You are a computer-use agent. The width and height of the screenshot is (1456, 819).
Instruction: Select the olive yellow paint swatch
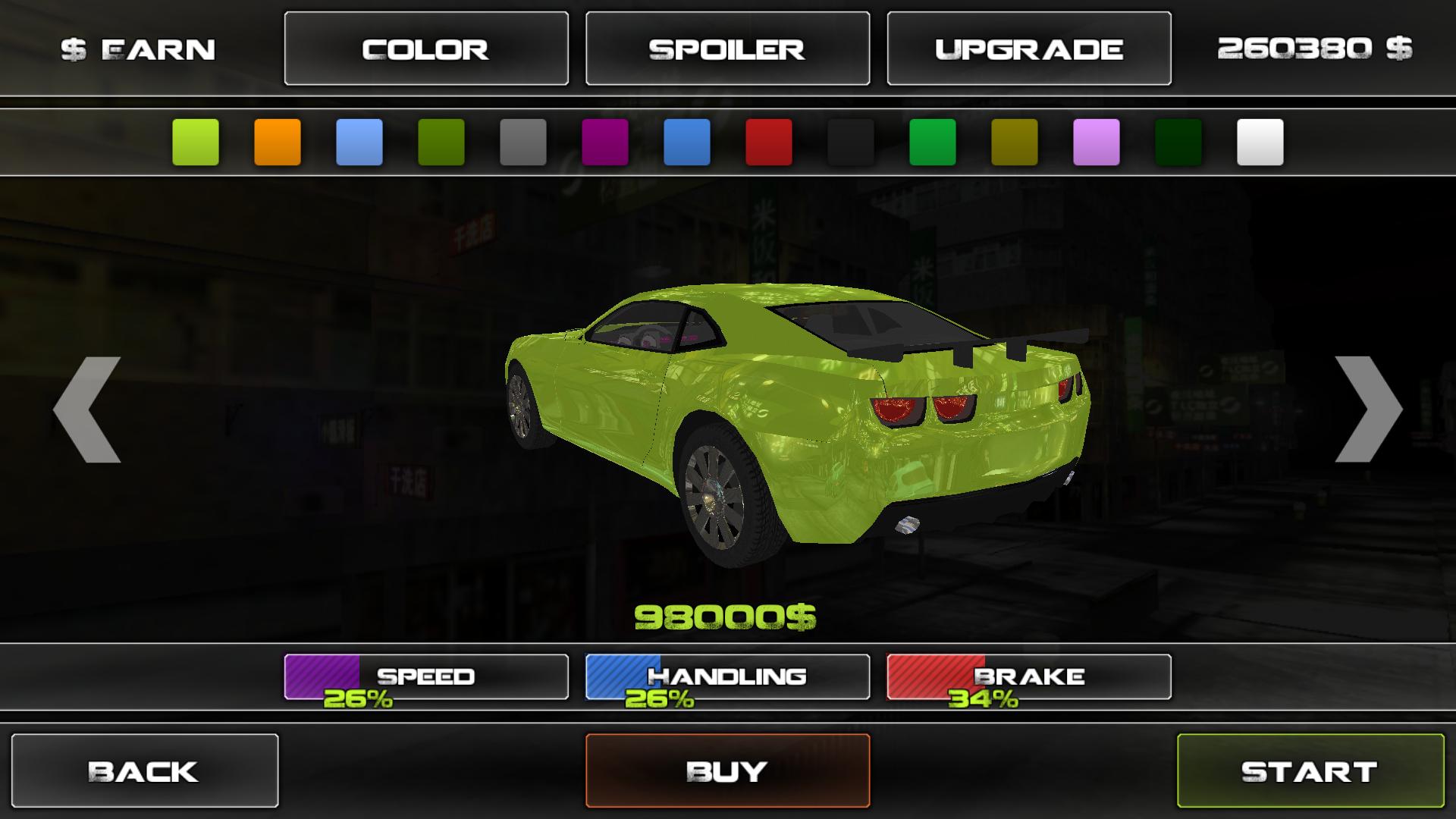[1015, 142]
